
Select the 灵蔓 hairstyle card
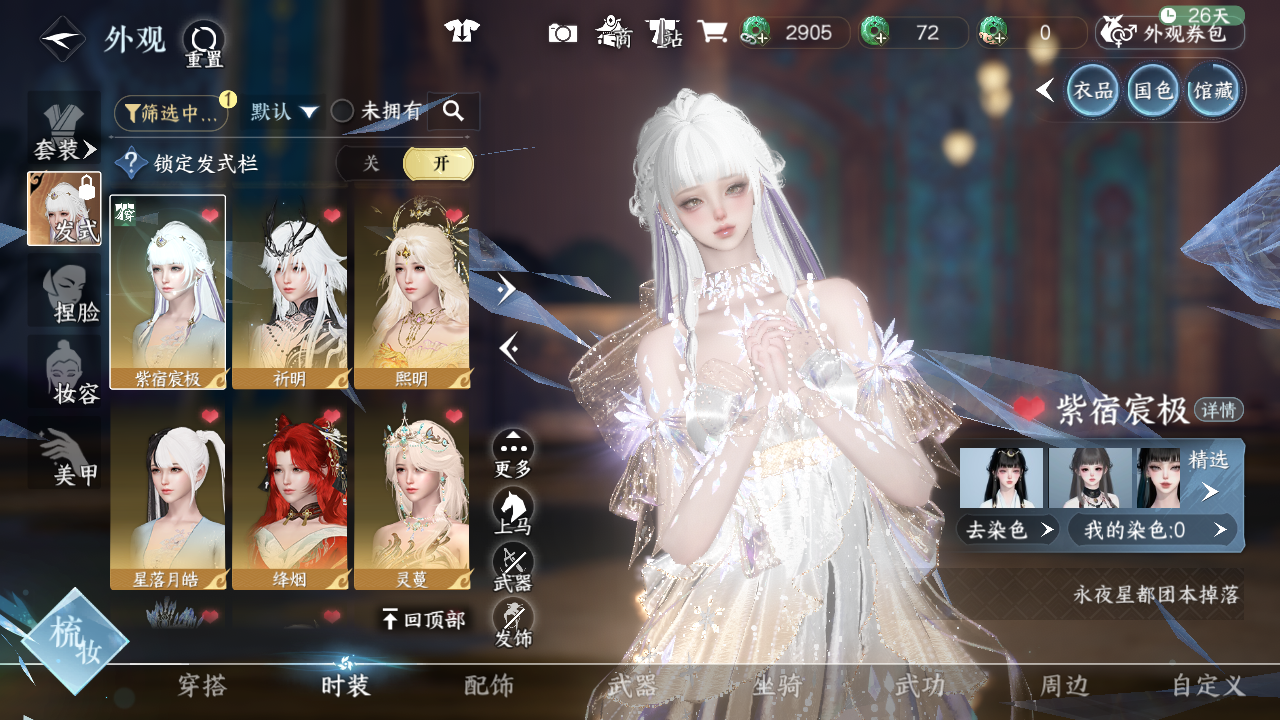coord(412,496)
